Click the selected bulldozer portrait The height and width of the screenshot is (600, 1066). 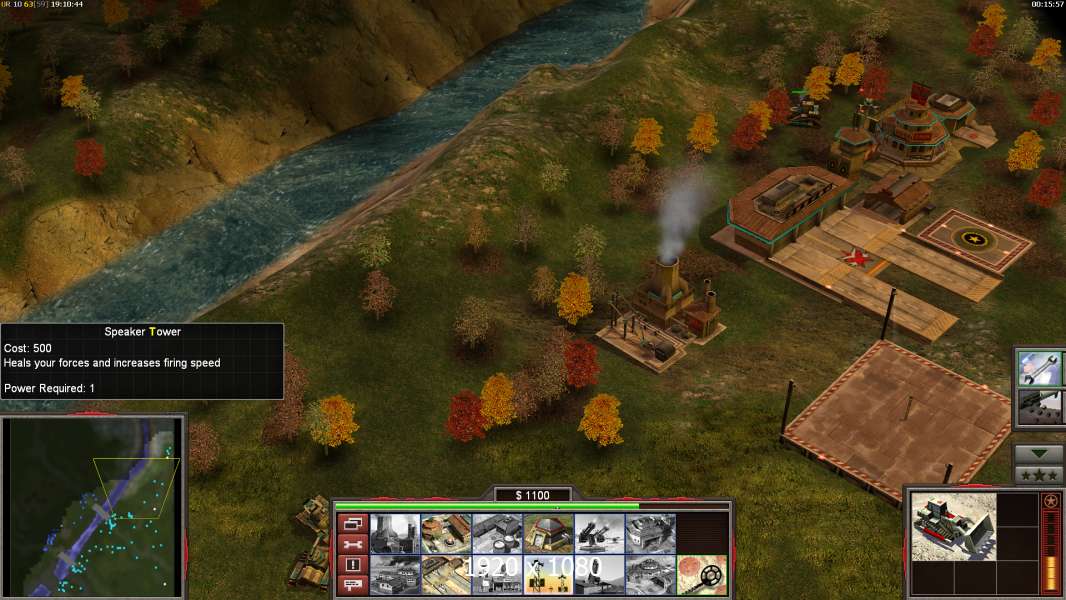(x=954, y=526)
